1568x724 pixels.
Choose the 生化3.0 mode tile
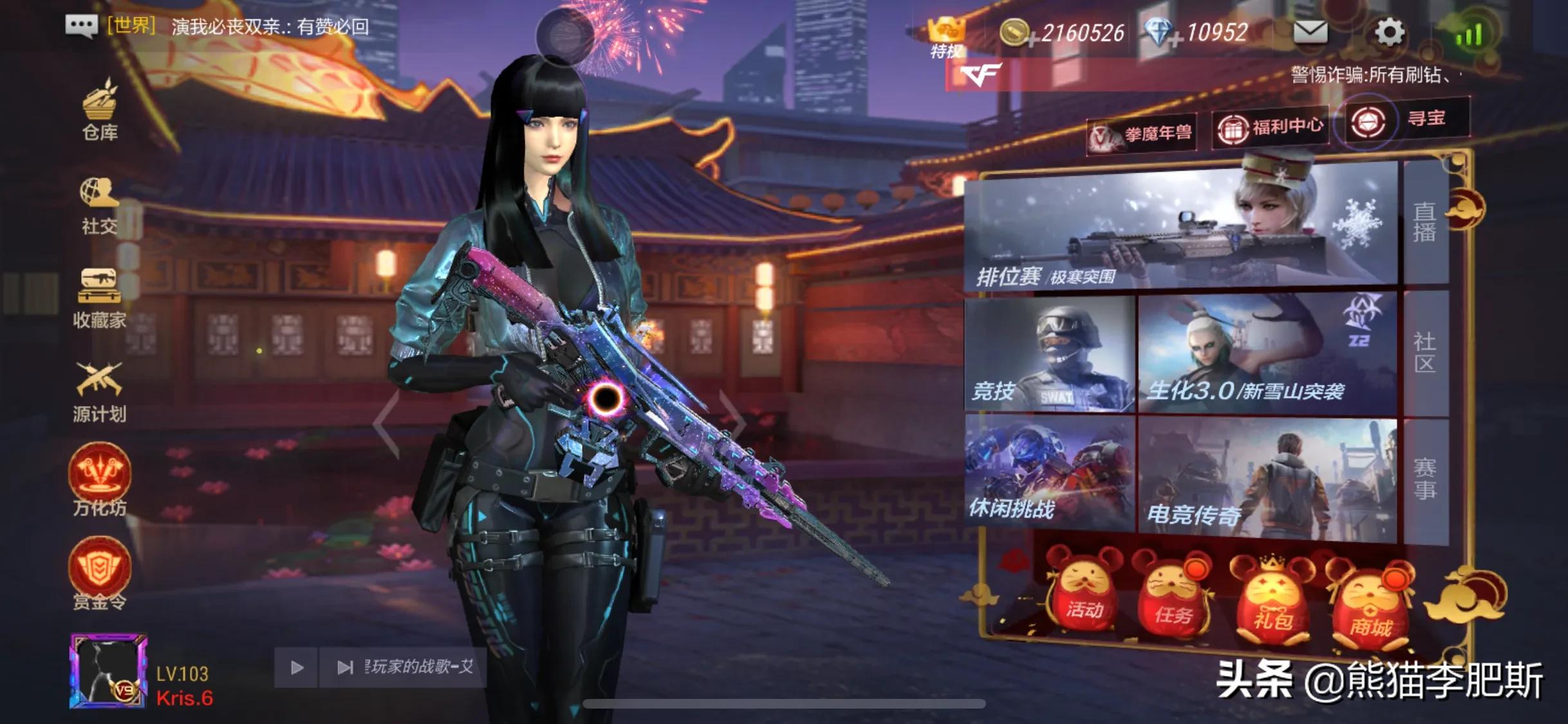[x=1267, y=354]
